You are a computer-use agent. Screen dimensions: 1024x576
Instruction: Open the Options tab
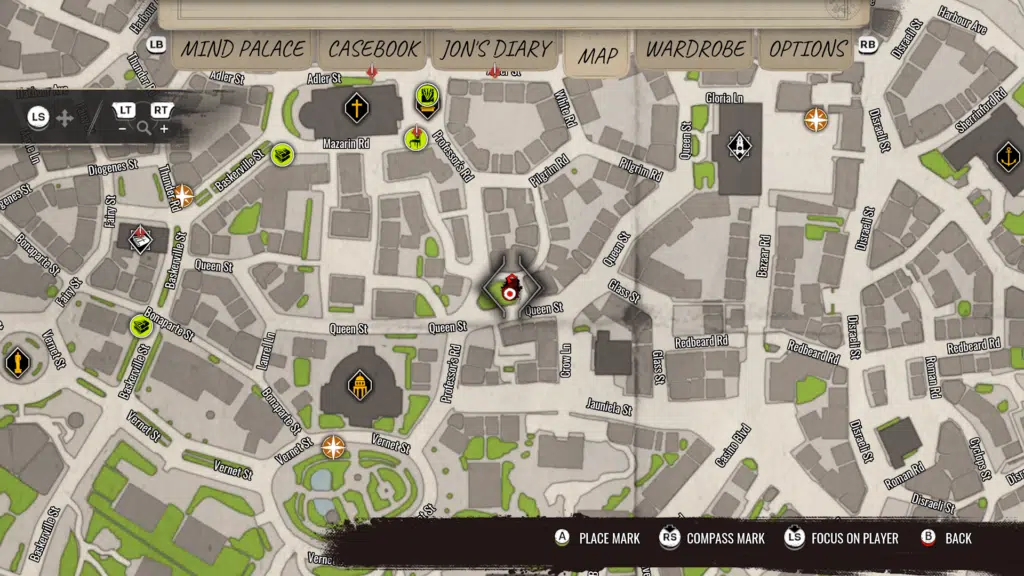(x=809, y=50)
